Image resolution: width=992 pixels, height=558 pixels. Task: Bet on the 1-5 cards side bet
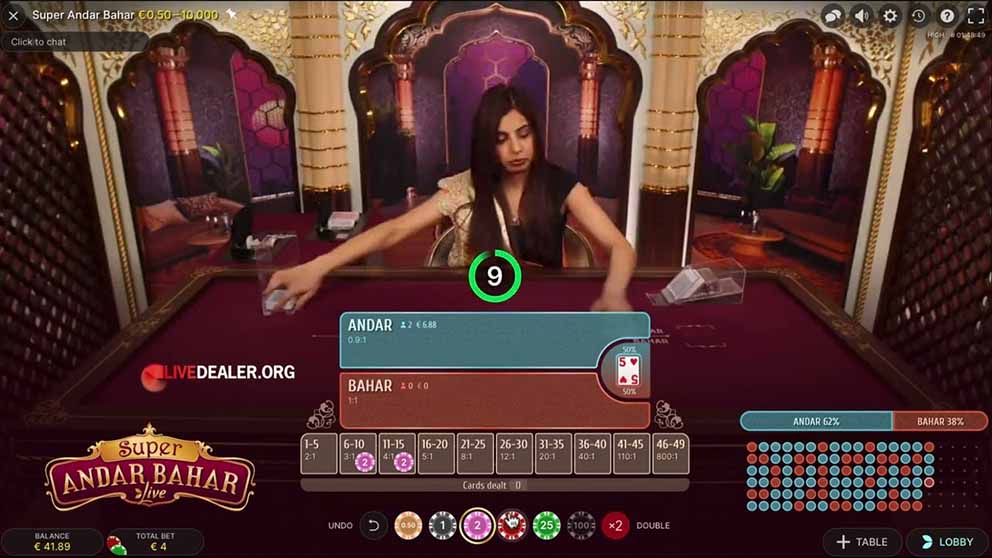pos(319,453)
